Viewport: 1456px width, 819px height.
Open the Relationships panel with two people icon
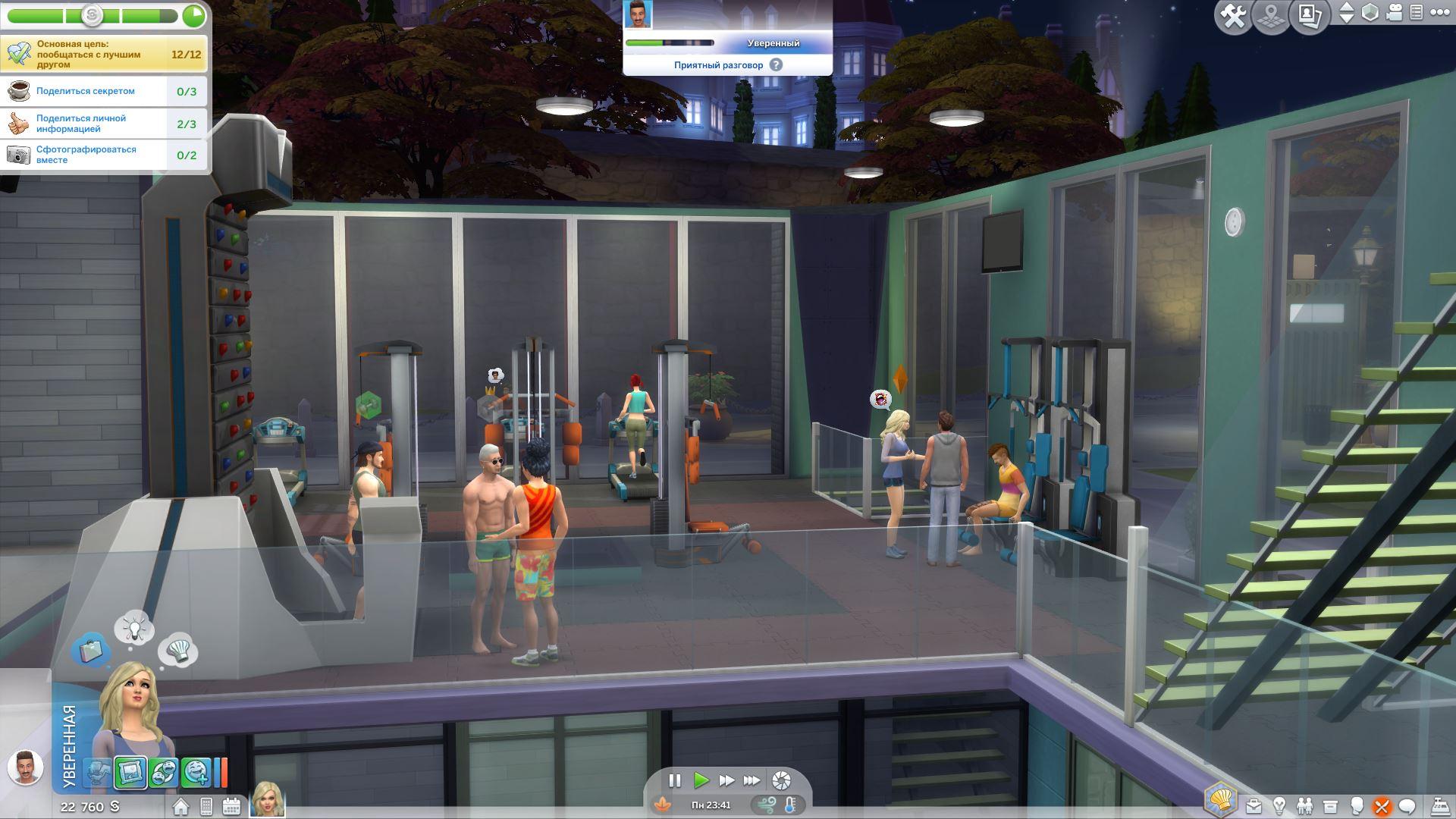[1305, 806]
